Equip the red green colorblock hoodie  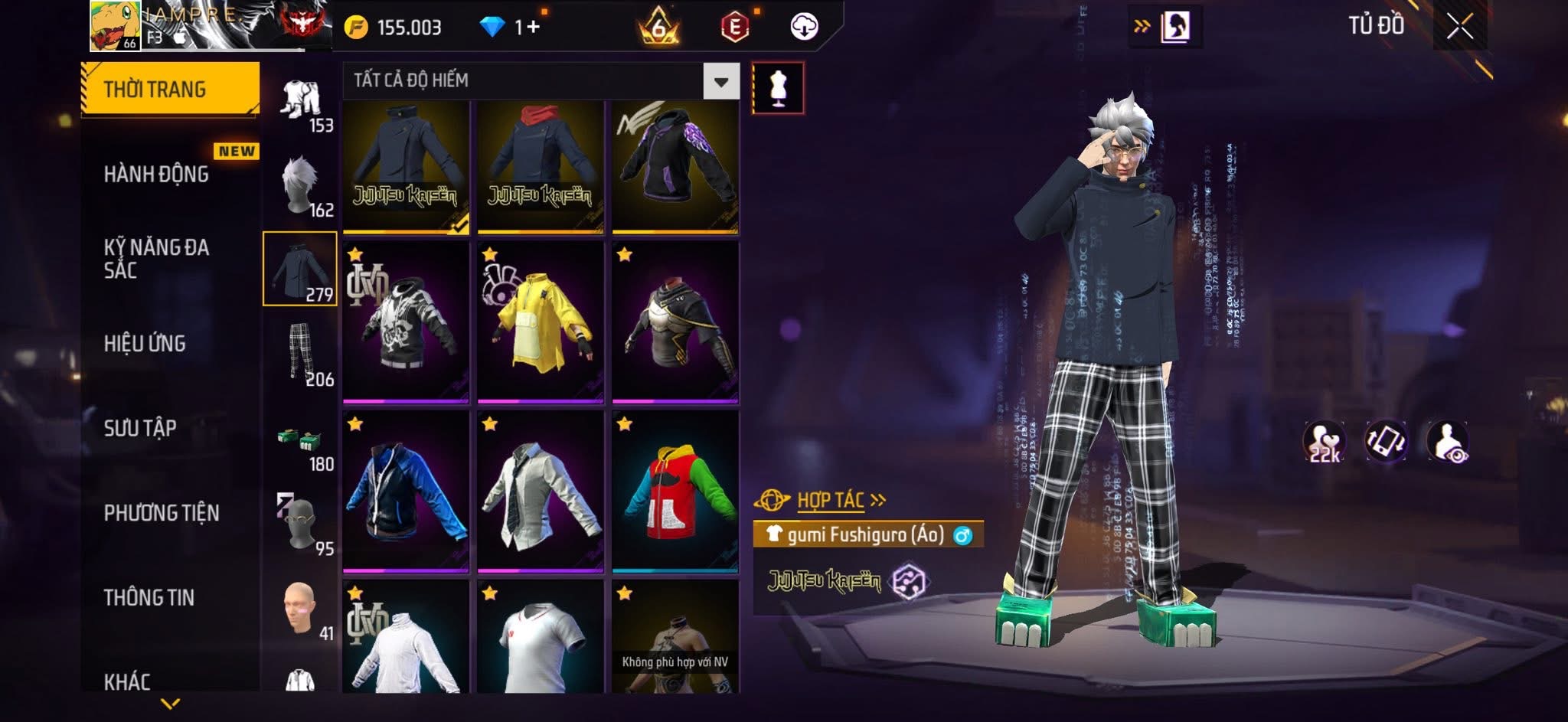(x=675, y=492)
